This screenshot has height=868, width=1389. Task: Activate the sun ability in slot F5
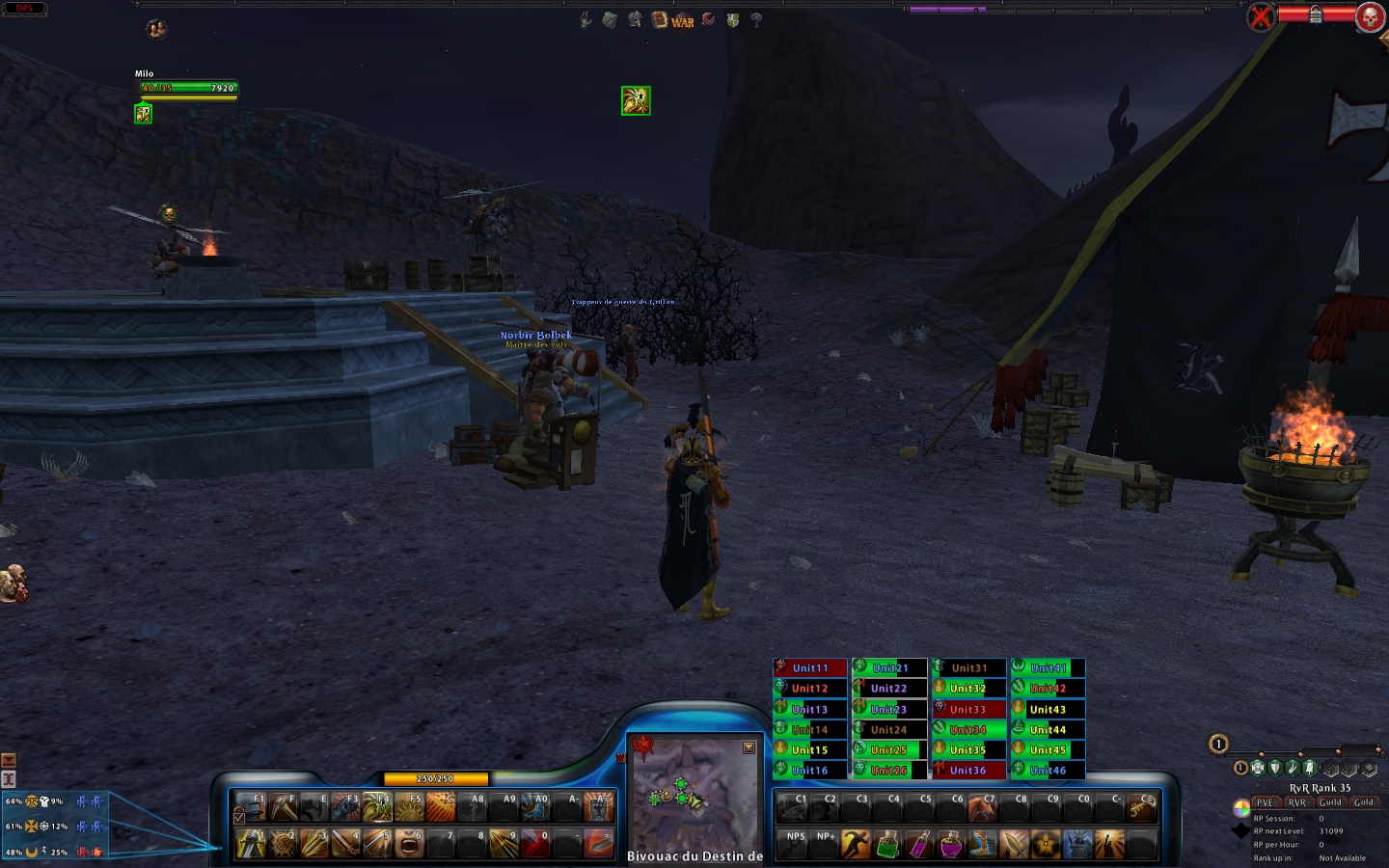point(409,806)
